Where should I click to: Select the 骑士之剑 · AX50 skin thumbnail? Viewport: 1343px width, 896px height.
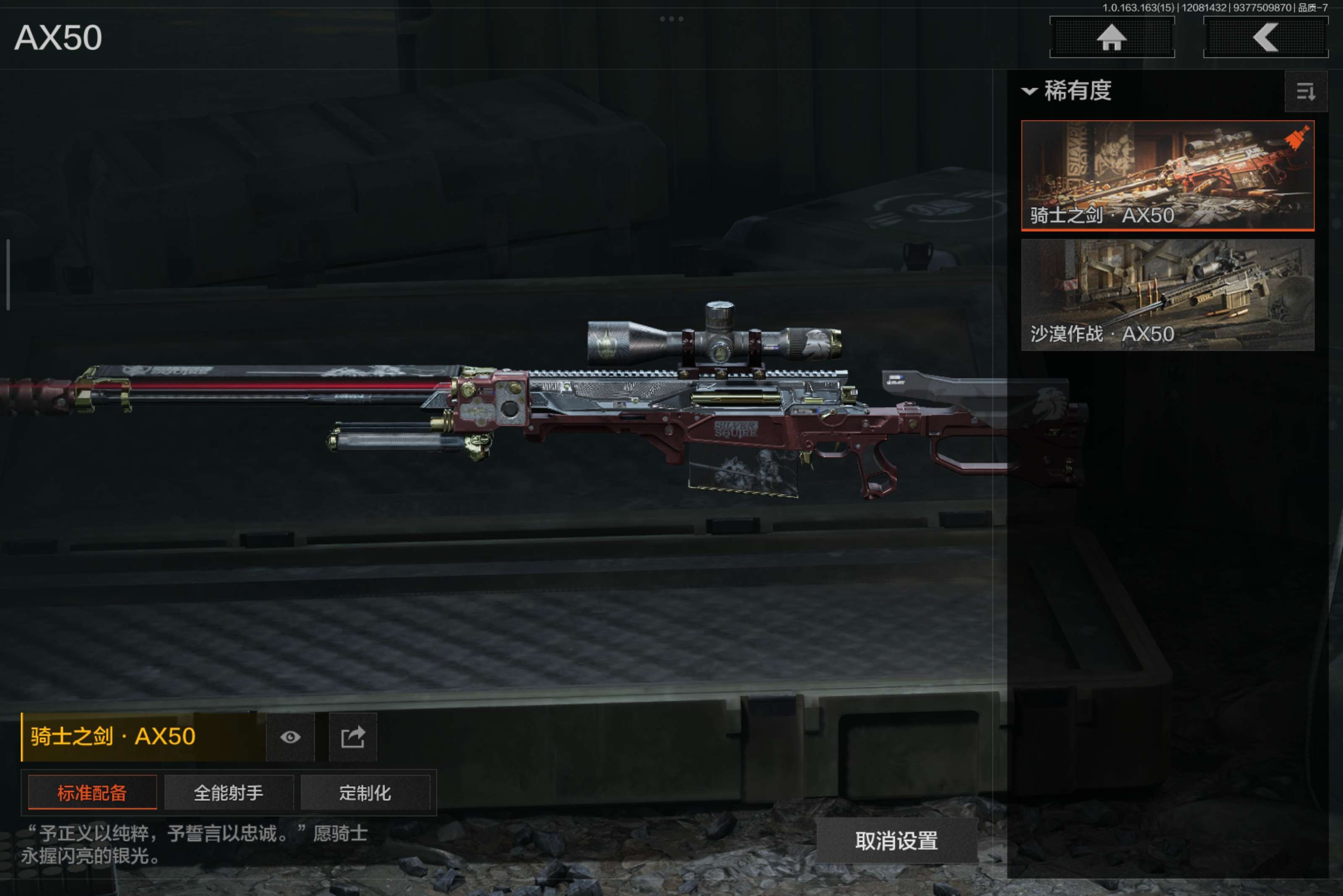[x=1167, y=175]
